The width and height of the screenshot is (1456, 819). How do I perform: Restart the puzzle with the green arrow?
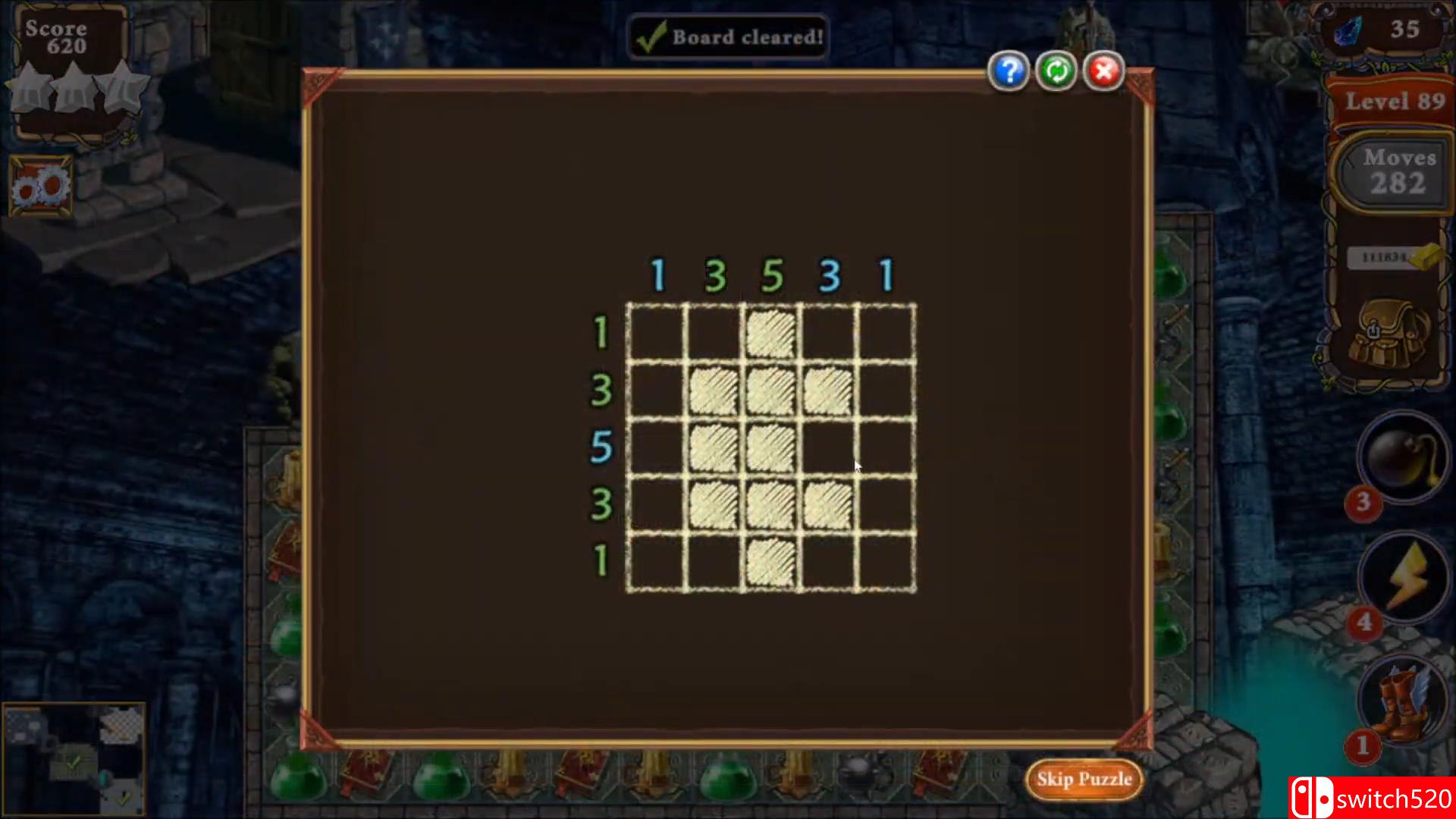click(x=1056, y=71)
